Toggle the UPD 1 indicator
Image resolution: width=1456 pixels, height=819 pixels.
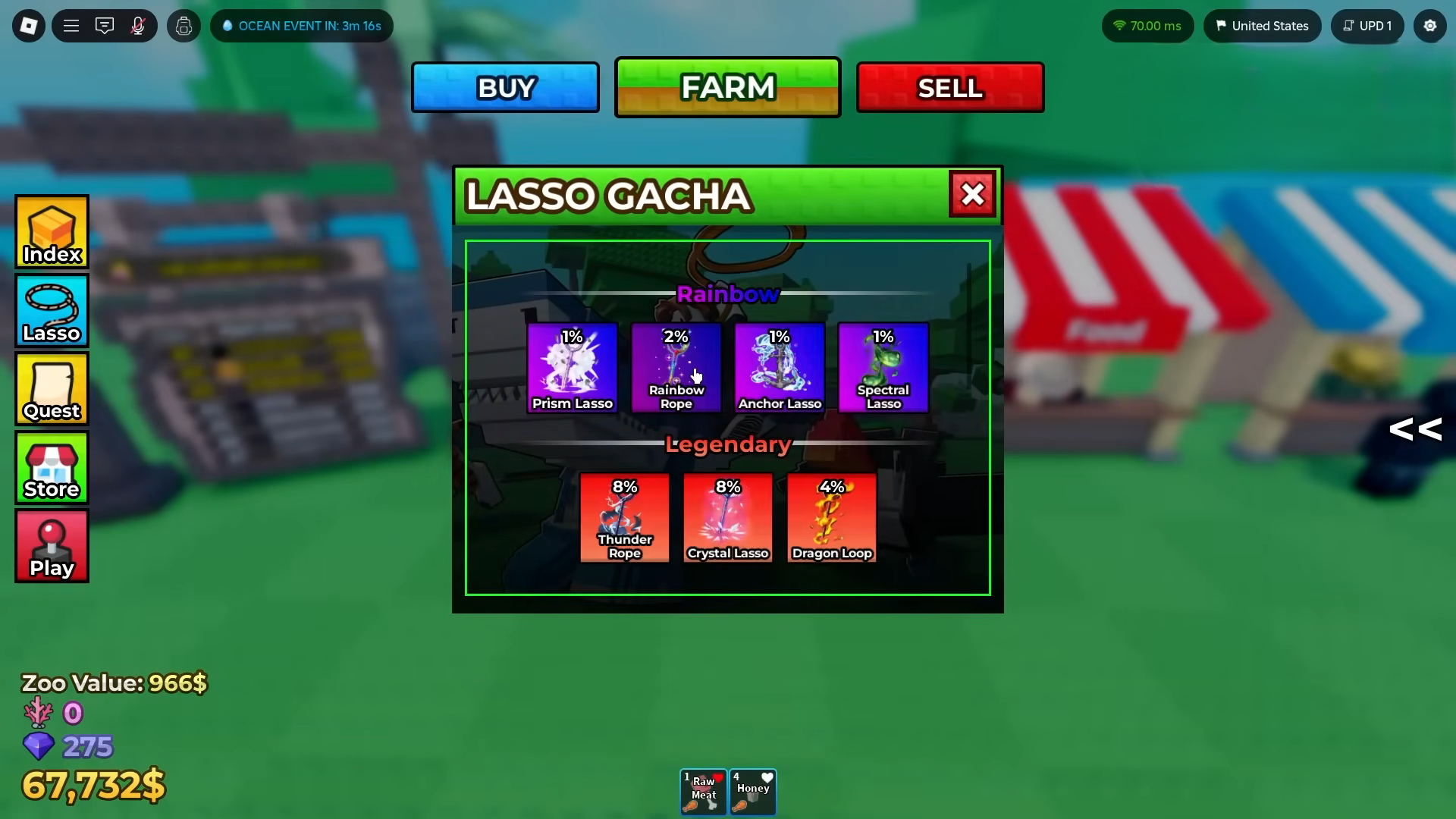[1367, 25]
